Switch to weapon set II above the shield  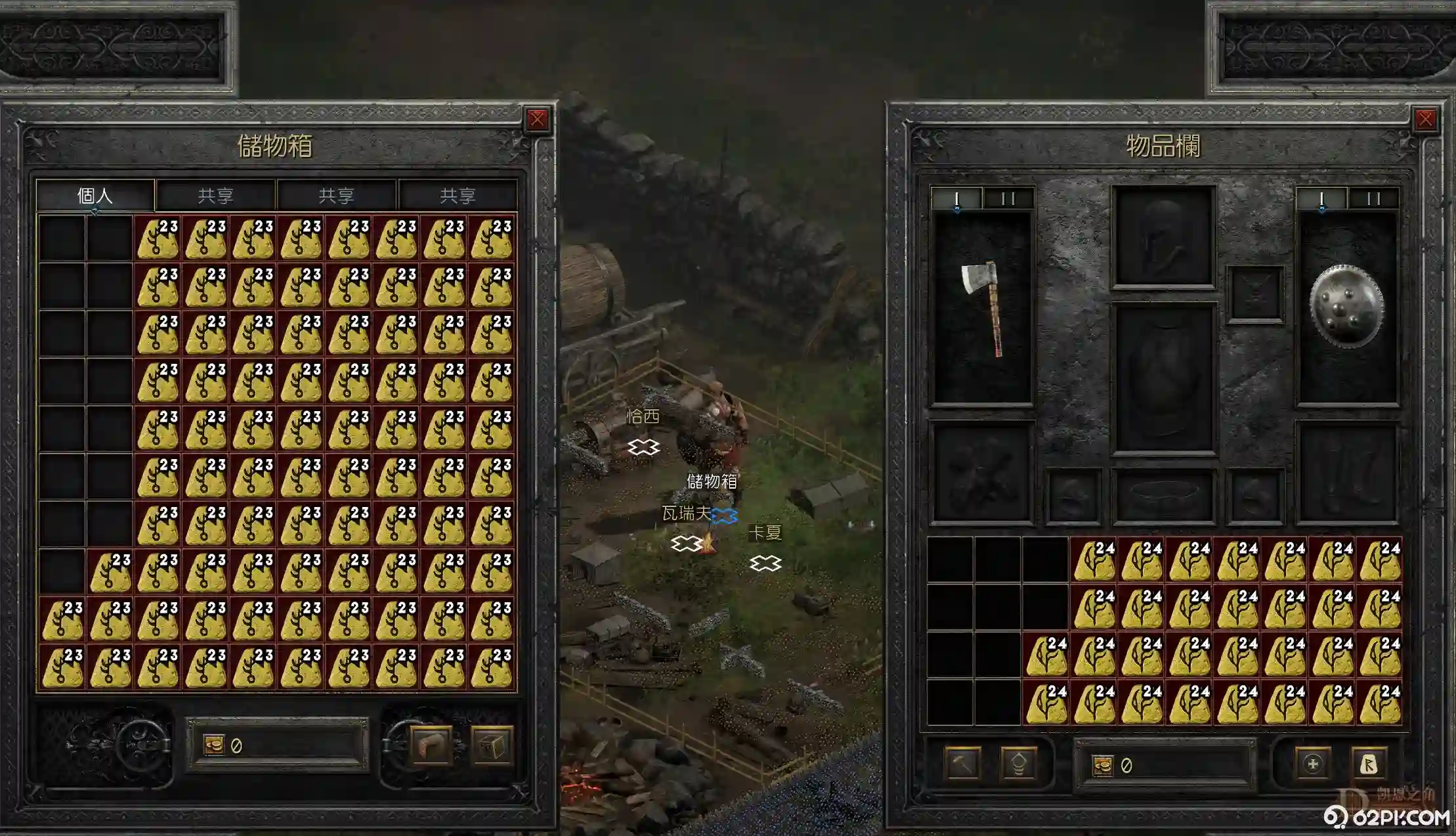(1373, 198)
